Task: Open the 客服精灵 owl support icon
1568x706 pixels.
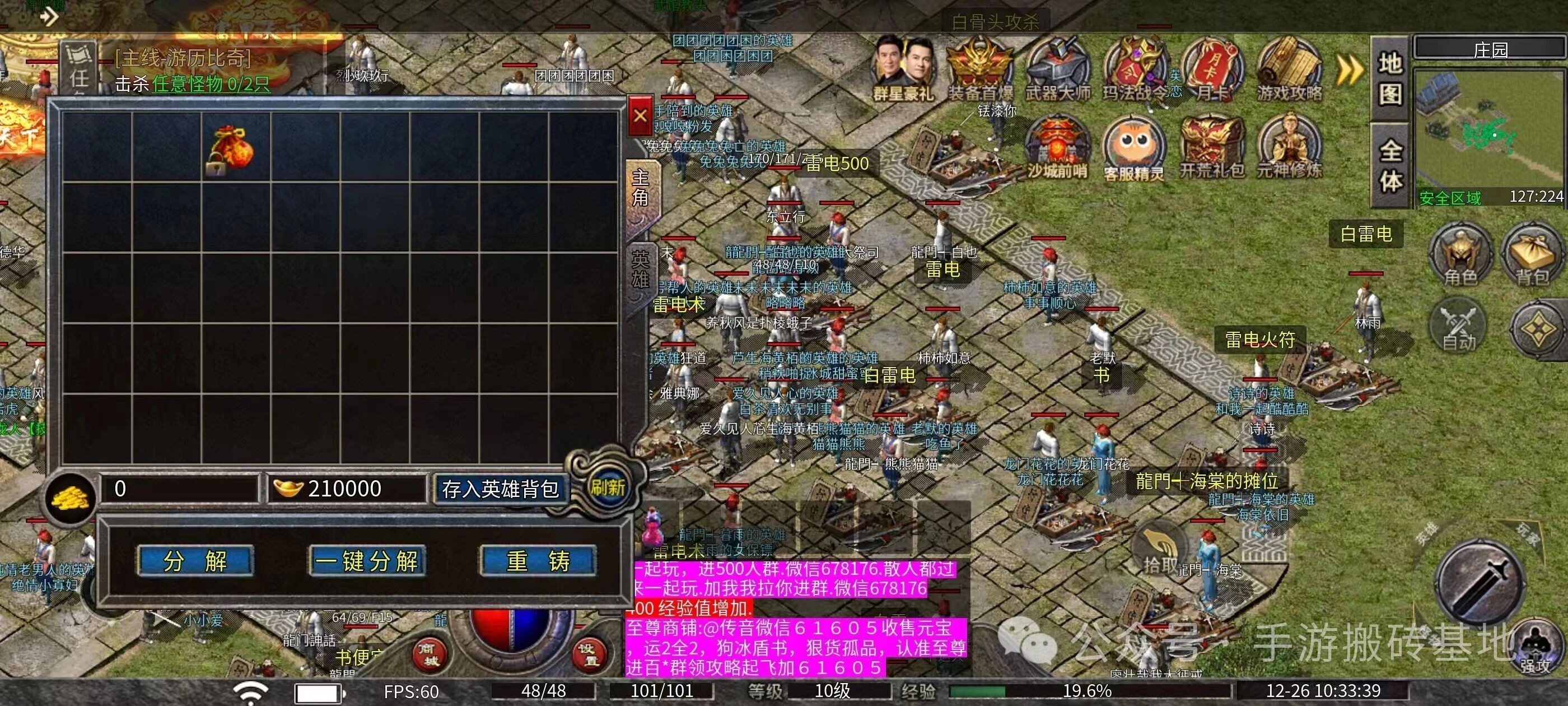Action: tap(1133, 146)
